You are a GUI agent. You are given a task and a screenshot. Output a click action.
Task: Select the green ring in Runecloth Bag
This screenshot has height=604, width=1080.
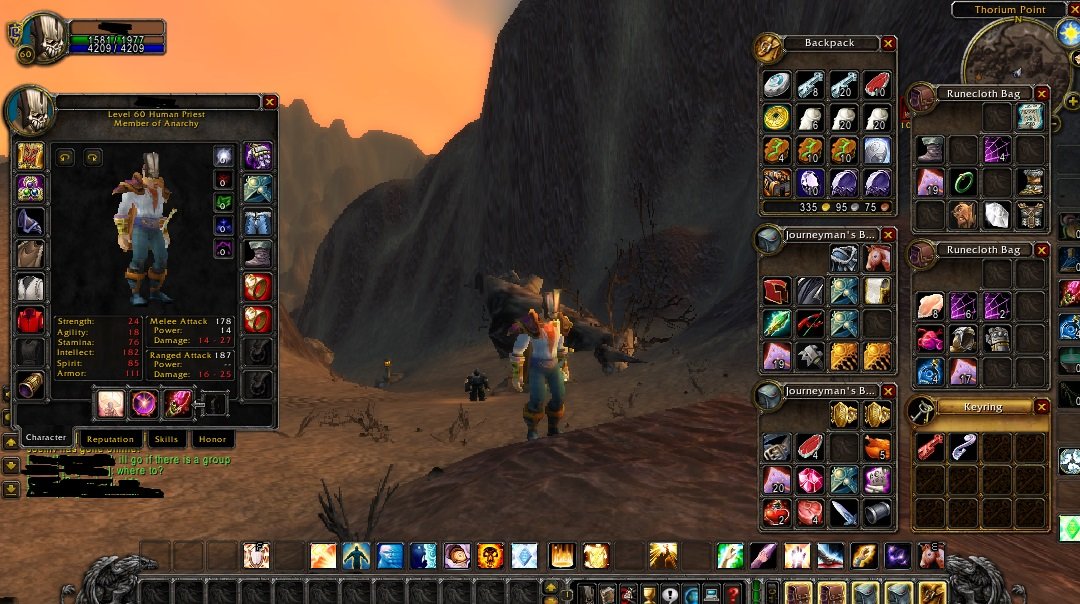click(x=964, y=182)
